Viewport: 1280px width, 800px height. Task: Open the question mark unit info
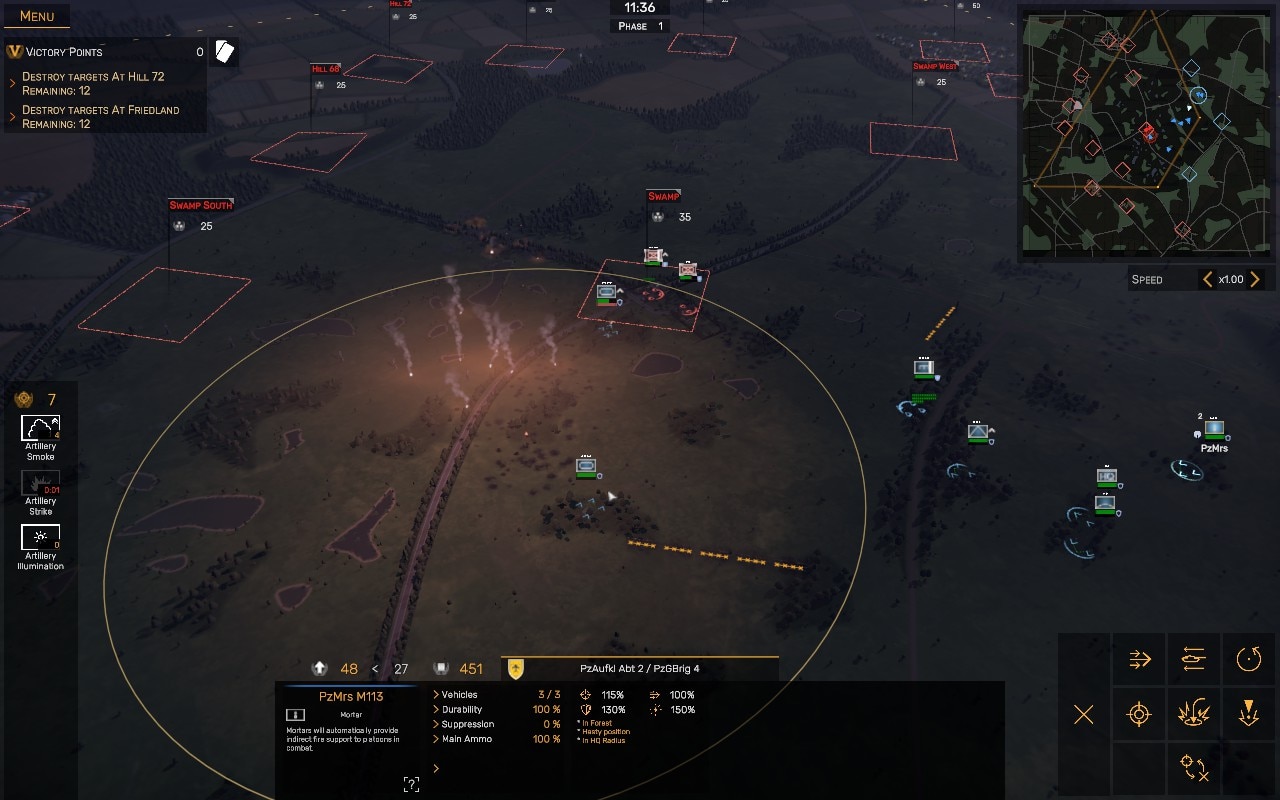[410, 784]
